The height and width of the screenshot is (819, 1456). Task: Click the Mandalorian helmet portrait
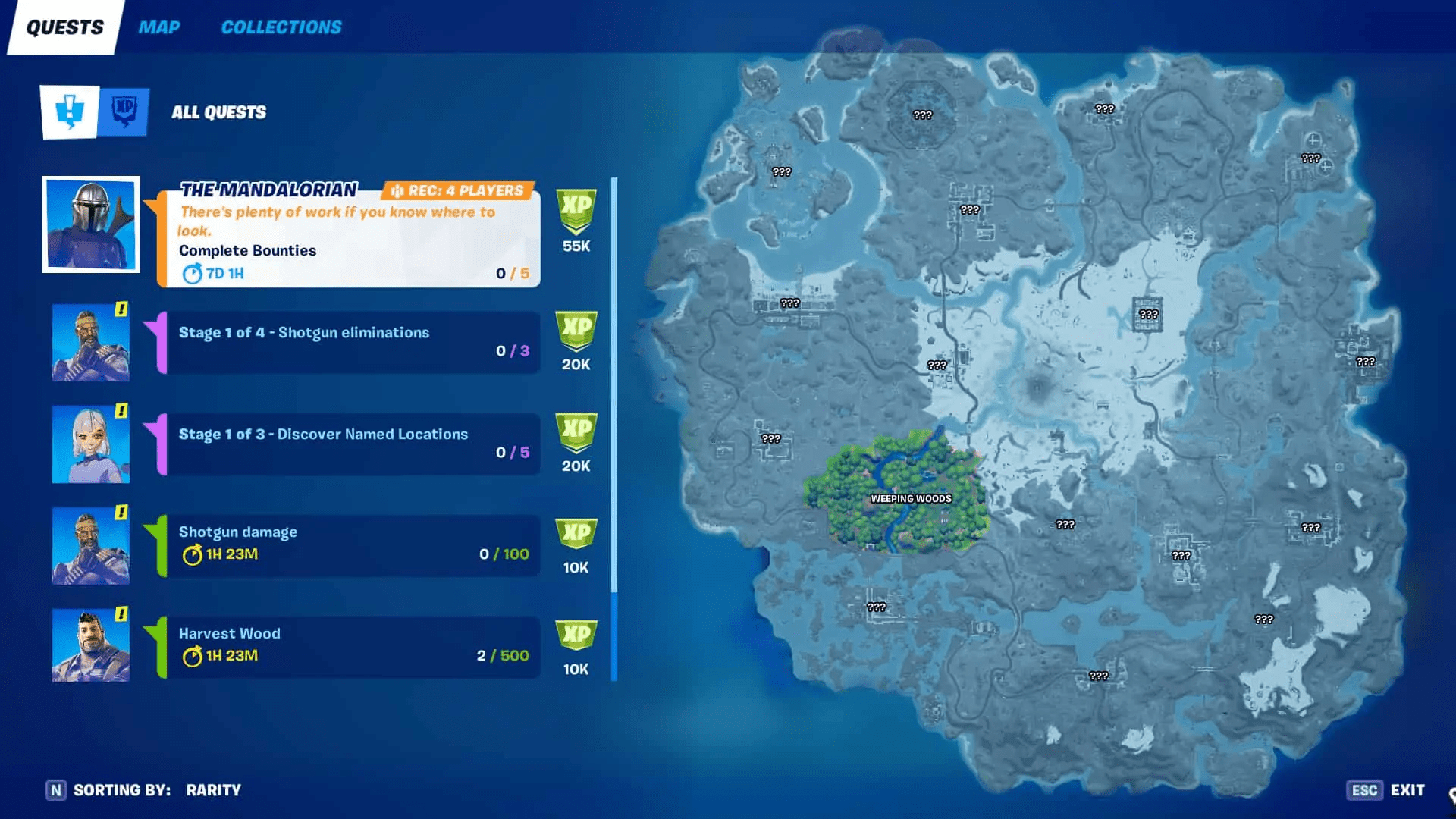[90, 226]
